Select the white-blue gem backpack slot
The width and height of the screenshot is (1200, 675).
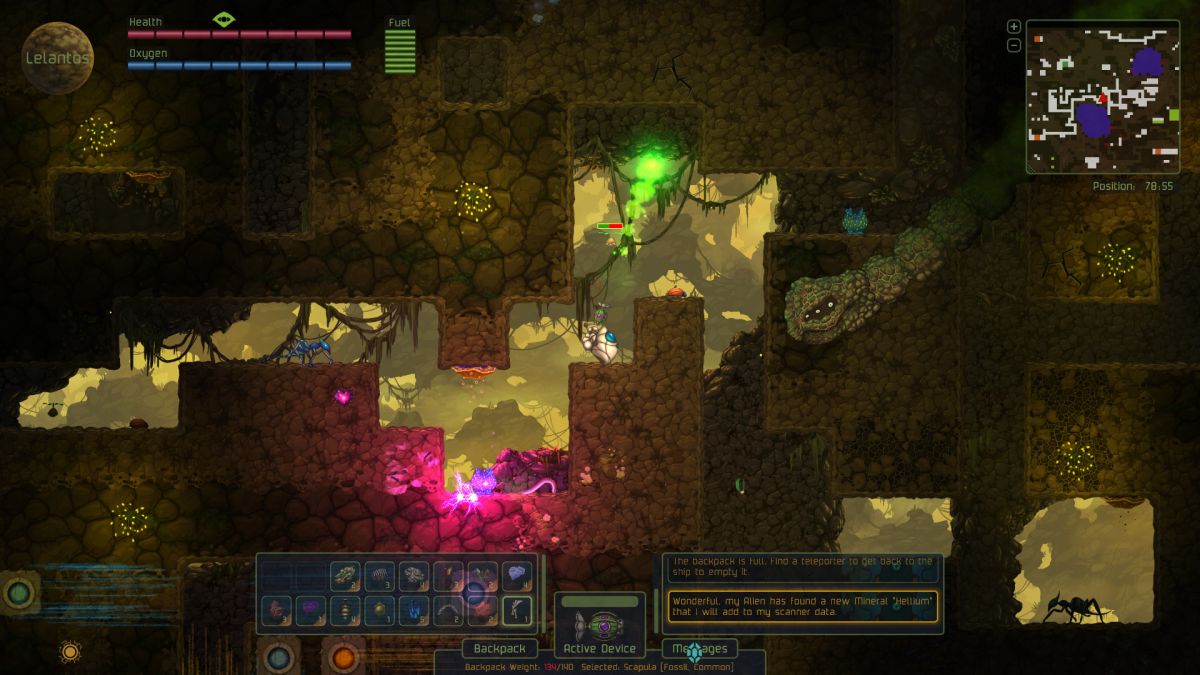(x=517, y=575)
